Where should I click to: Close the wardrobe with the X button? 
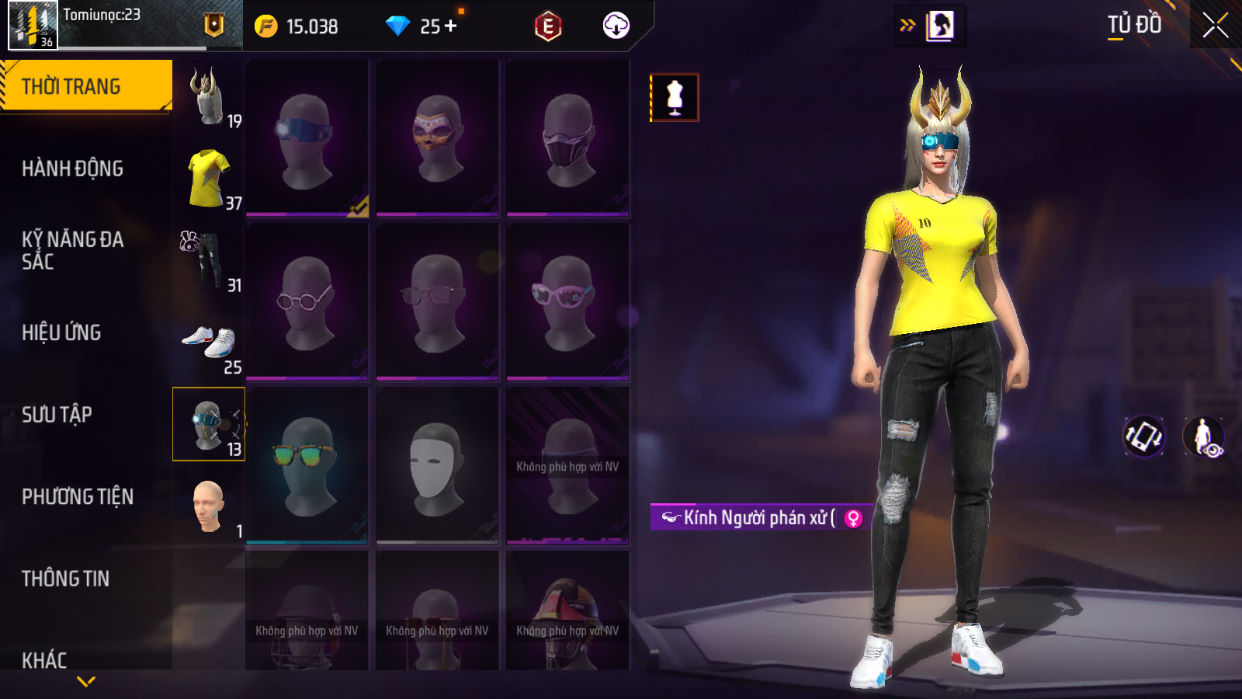[1215, 26]
